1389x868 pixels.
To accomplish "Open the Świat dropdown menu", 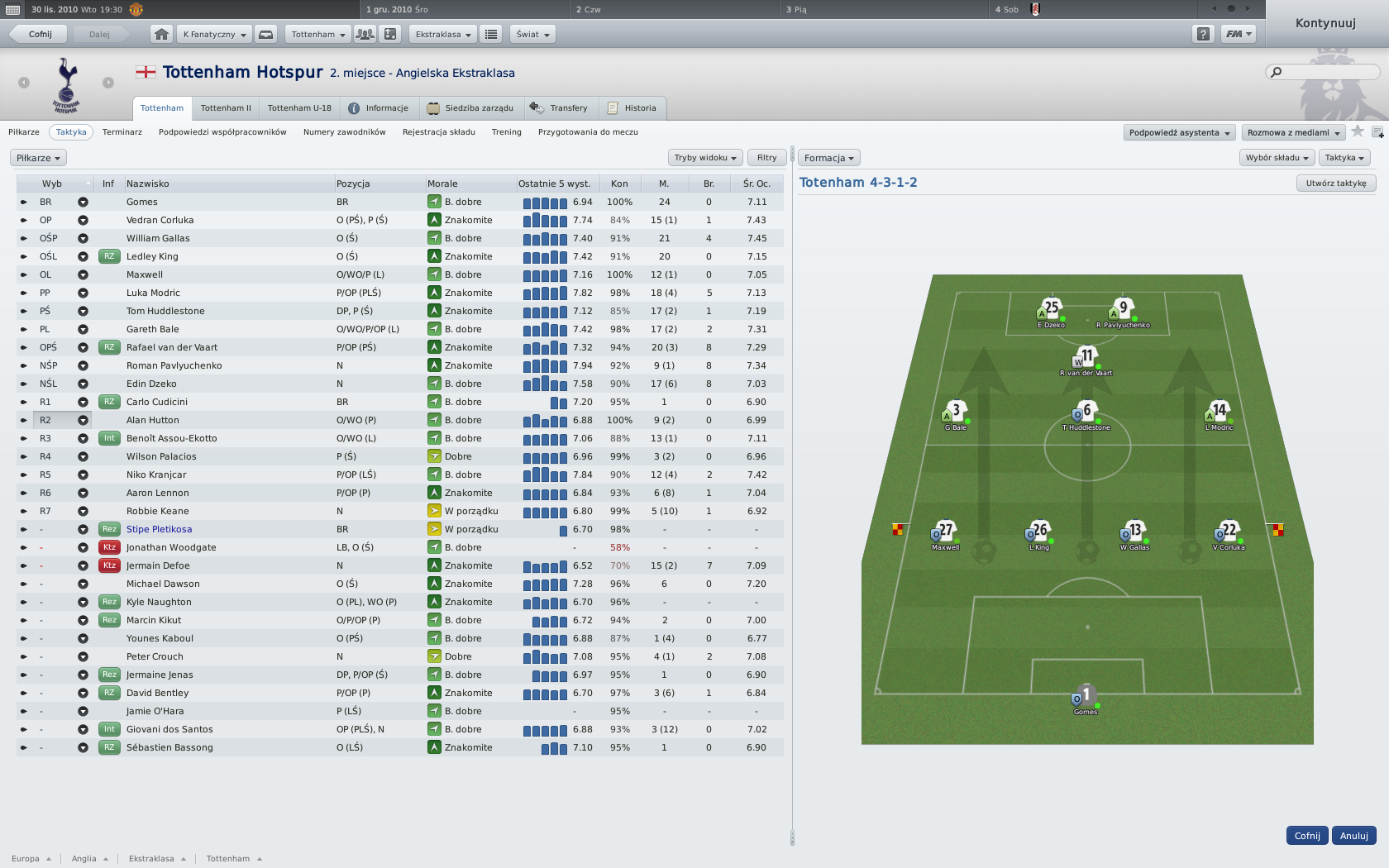I will point(532,34).
